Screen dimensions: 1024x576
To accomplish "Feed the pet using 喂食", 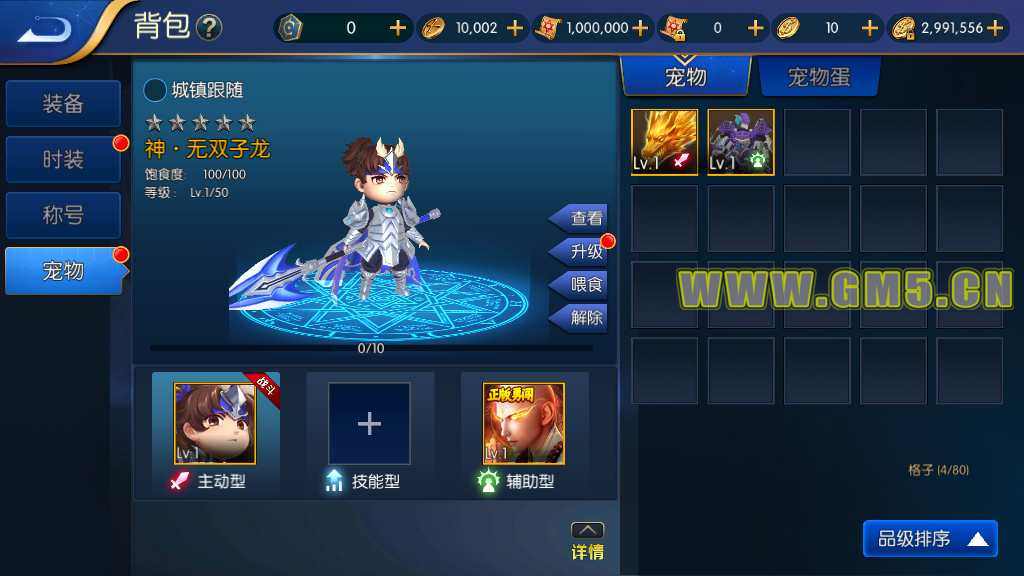I will 581,285.
